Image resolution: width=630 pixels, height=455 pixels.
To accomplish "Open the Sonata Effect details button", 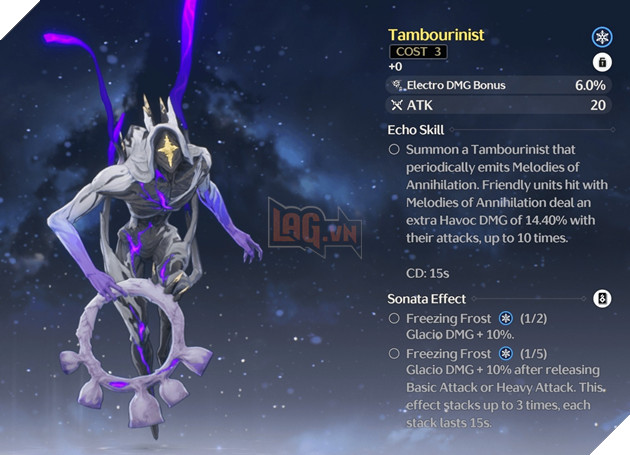I will 601,298.
